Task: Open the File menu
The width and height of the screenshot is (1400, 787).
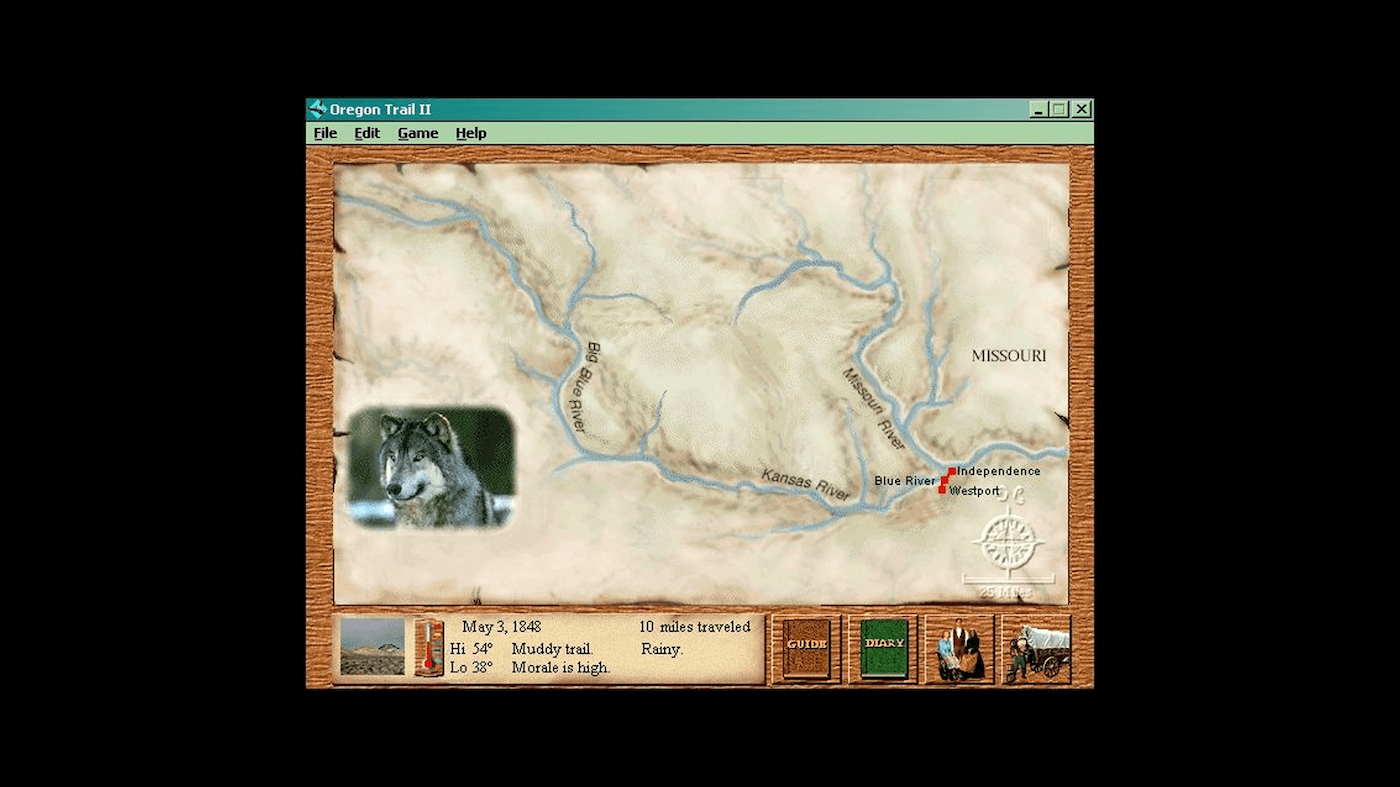Action: (x=325, y=132)
